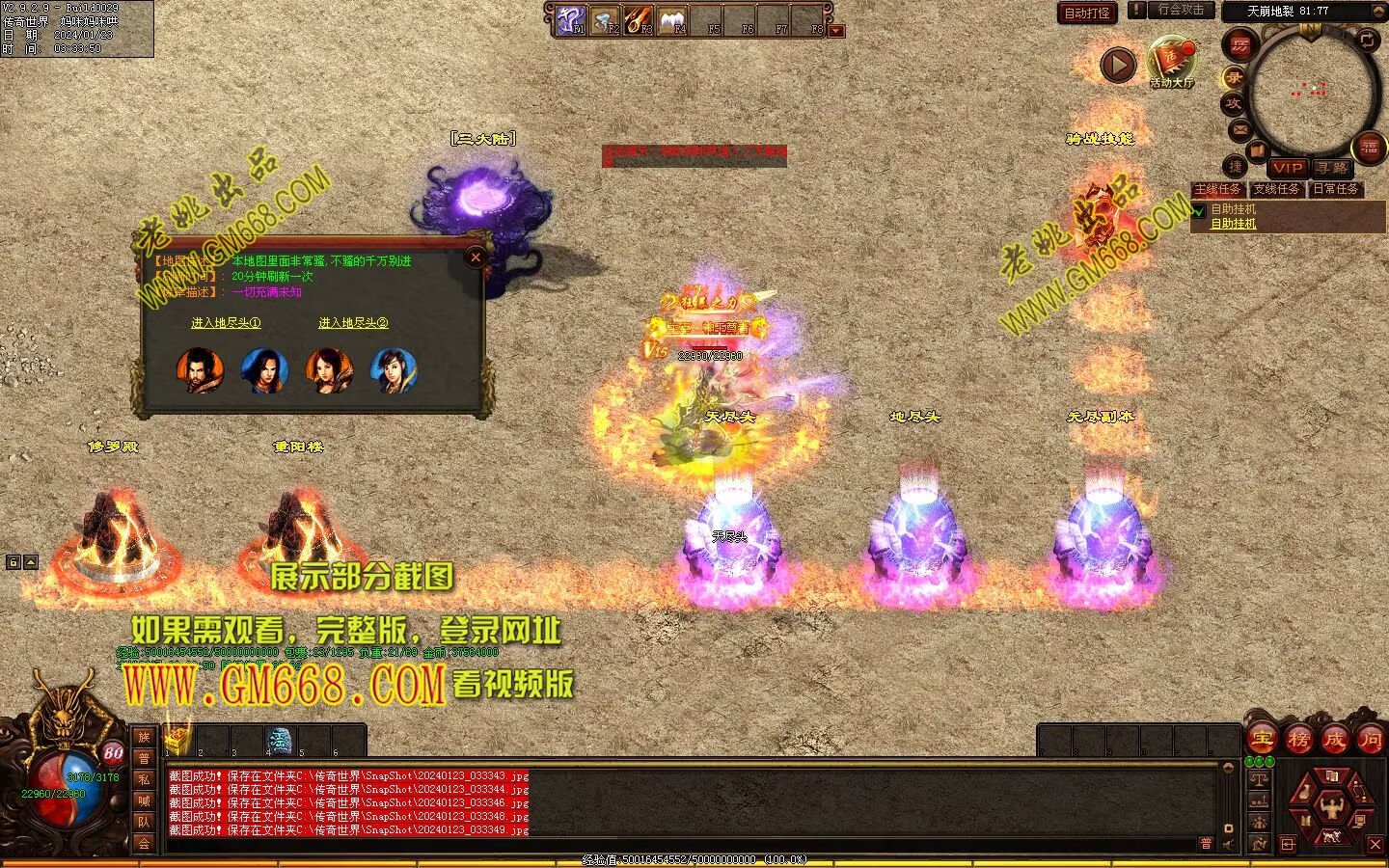This screenshot has height=868, width=1389.
Task: Open the VIP panel
Action: tap(1287, 168)
